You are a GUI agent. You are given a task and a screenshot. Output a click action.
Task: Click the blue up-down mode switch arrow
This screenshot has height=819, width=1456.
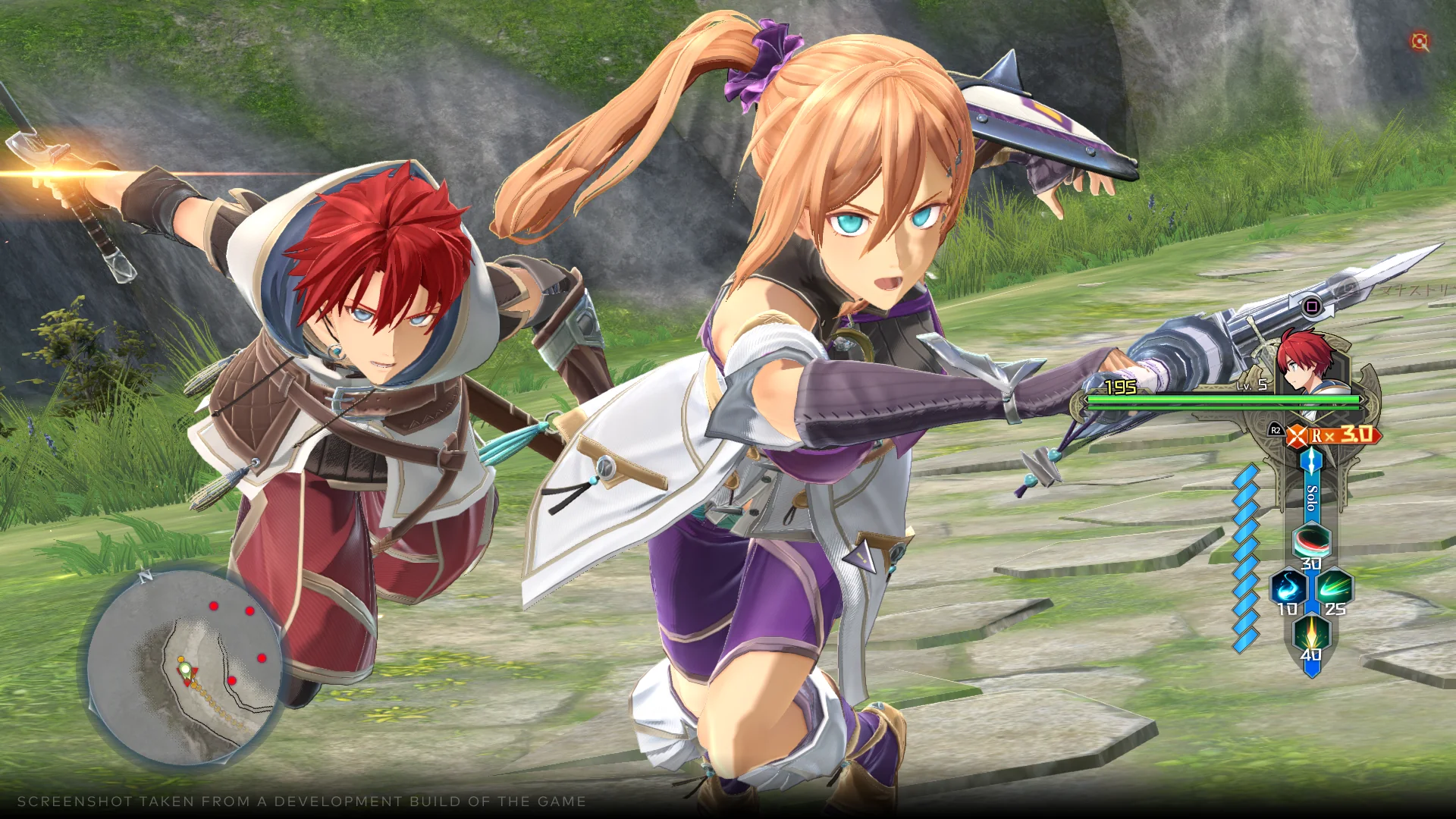1312,458
